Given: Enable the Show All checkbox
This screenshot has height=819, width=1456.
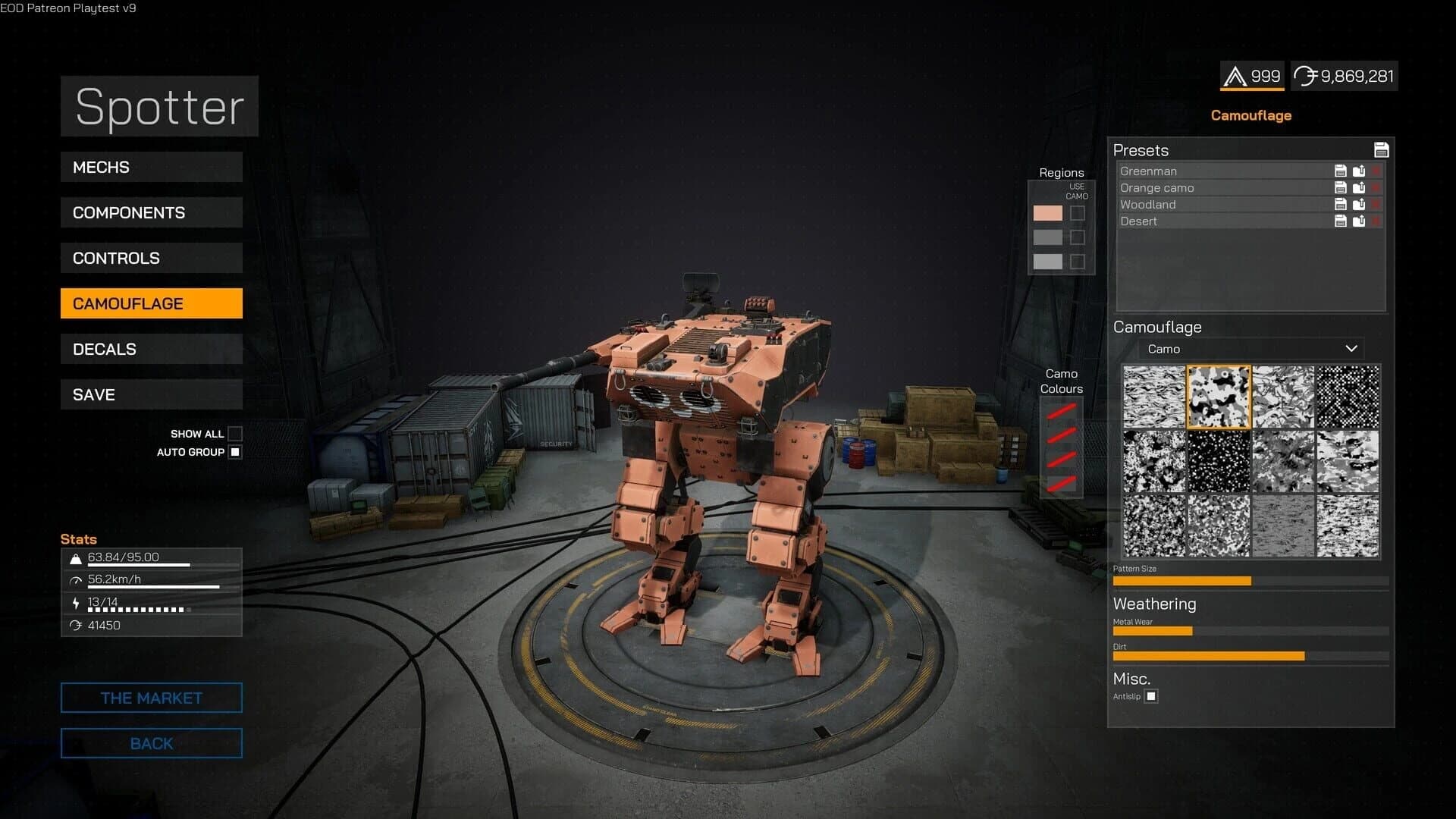Looking at the screenshot, I should pos(236,434).
